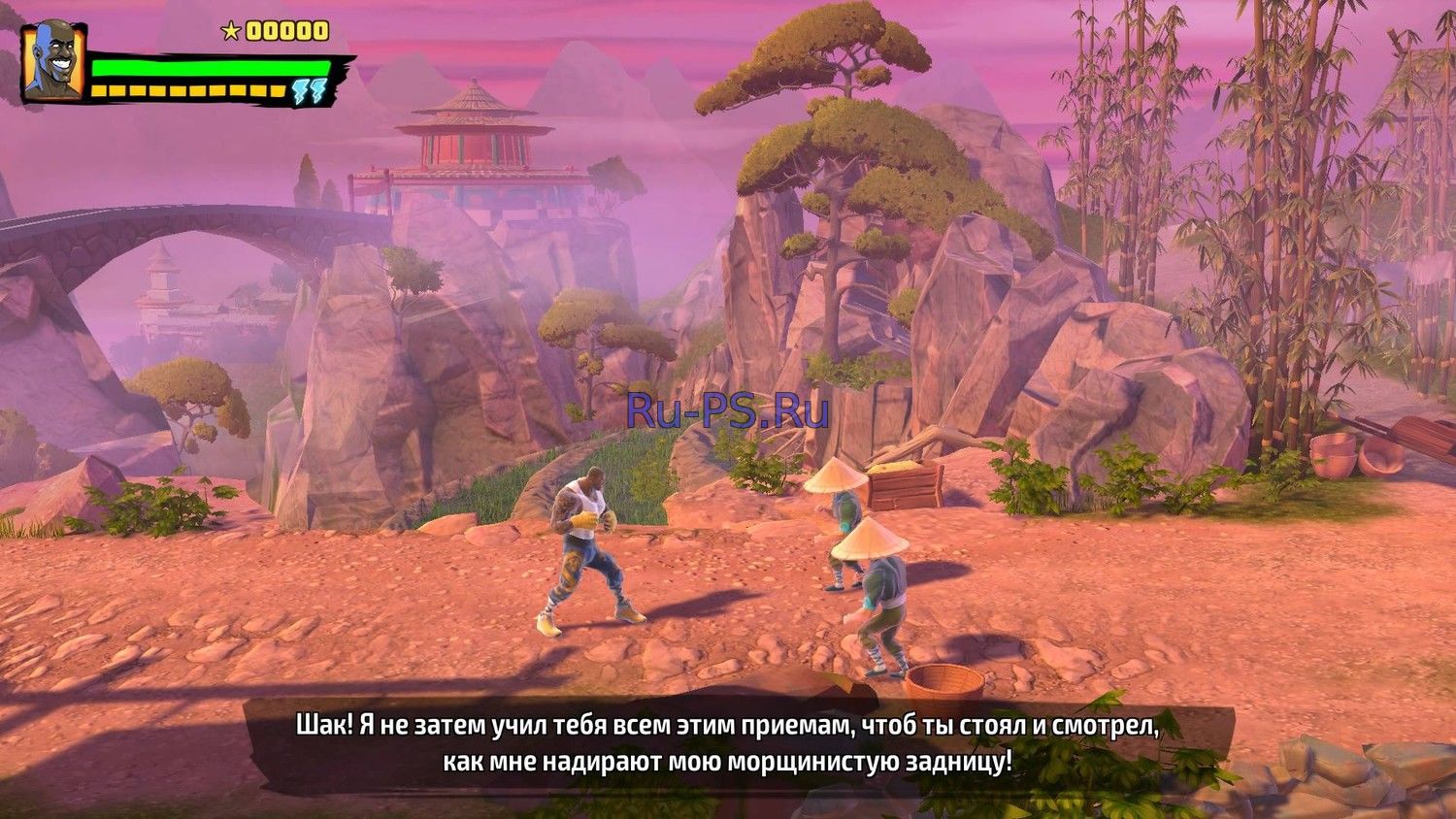The image size is (1456, 819).
Task: Click Shaq's character portrait
Action: 52,61
